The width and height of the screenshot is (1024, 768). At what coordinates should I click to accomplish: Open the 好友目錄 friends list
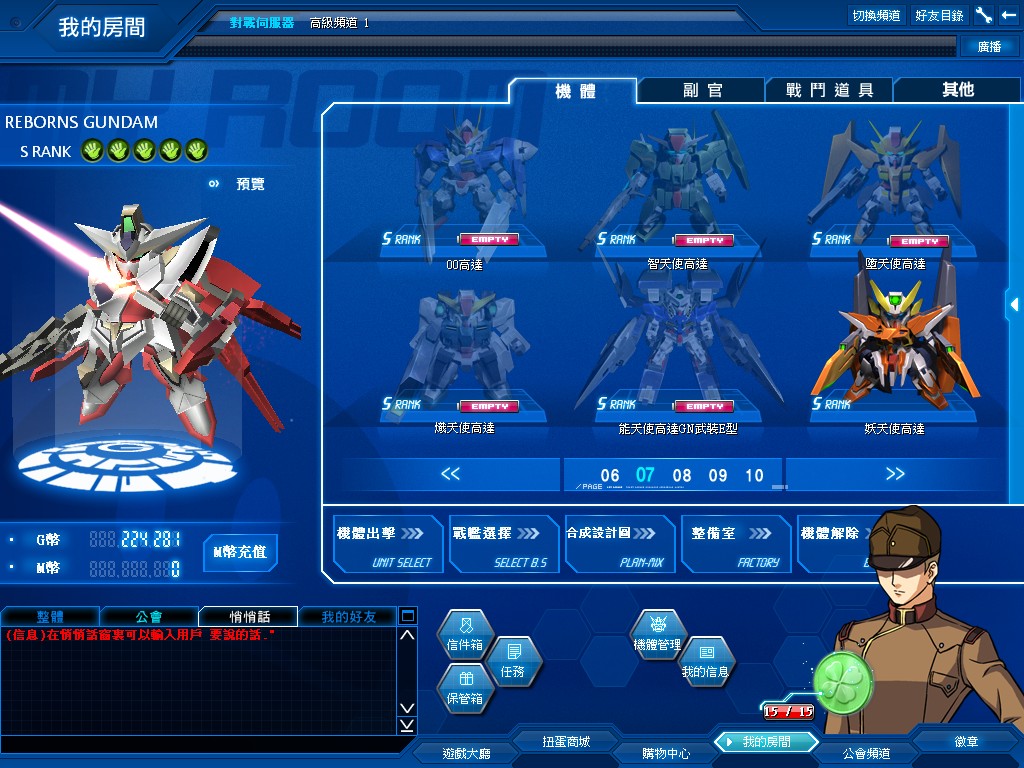[x=939, y=15]
